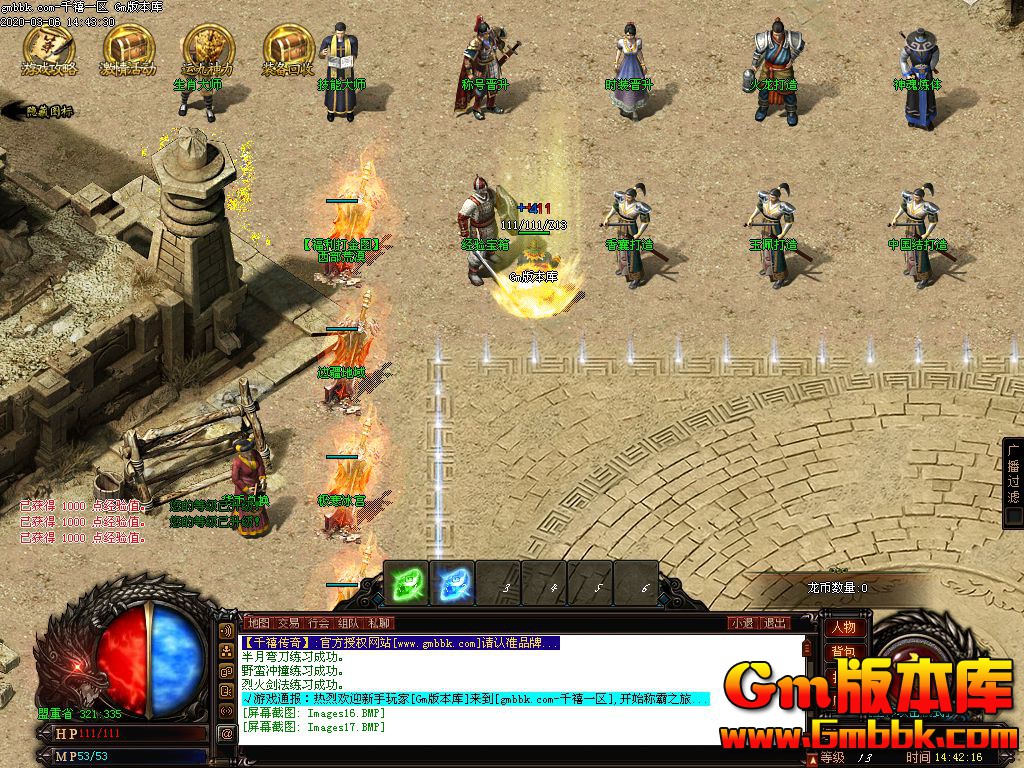Open the 背包 bag panel
This screenshot has height=768, width=1024.
pyautogui.click(x=842, y=652)
